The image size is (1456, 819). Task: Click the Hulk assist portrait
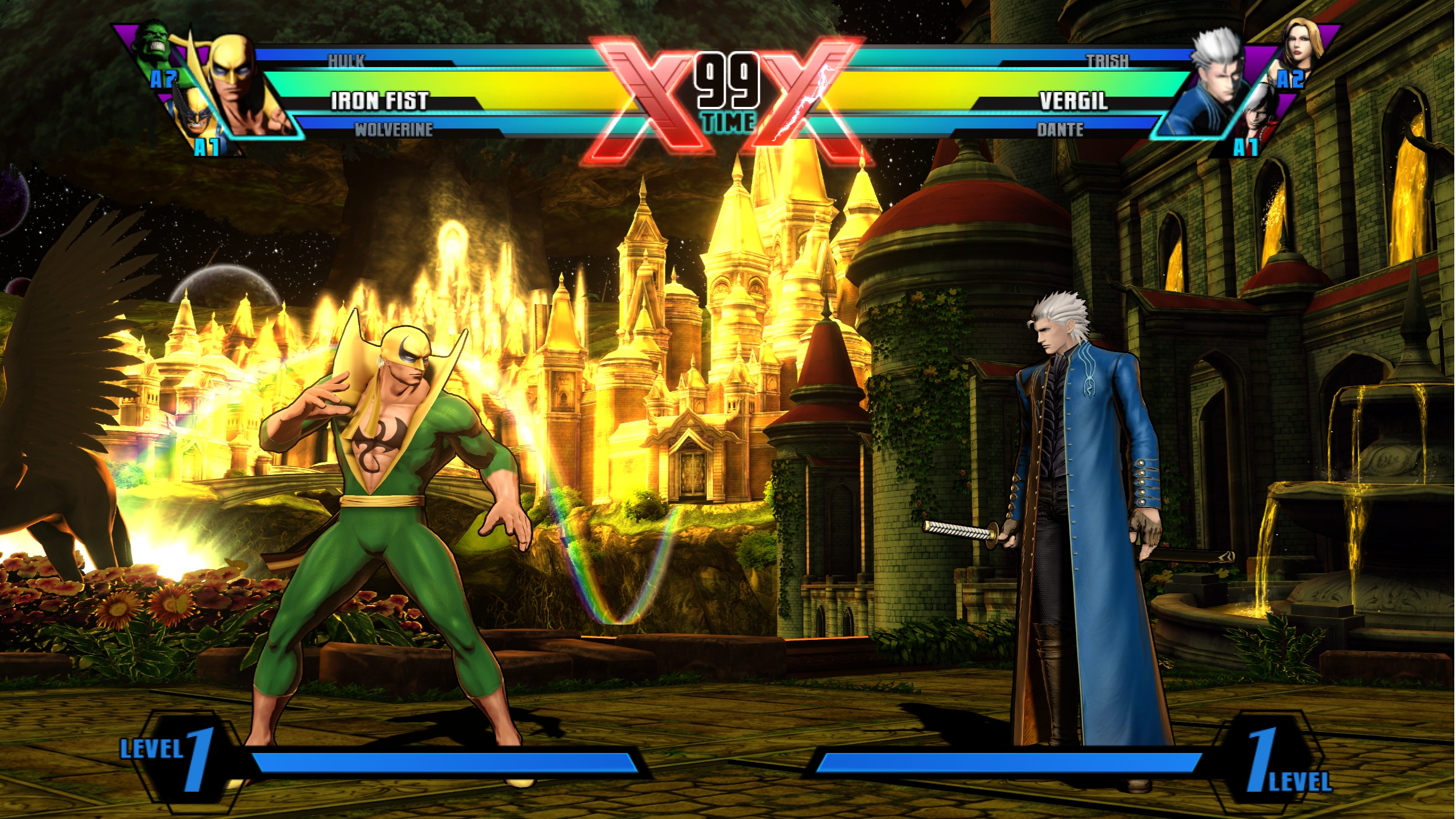pos(152,44)
